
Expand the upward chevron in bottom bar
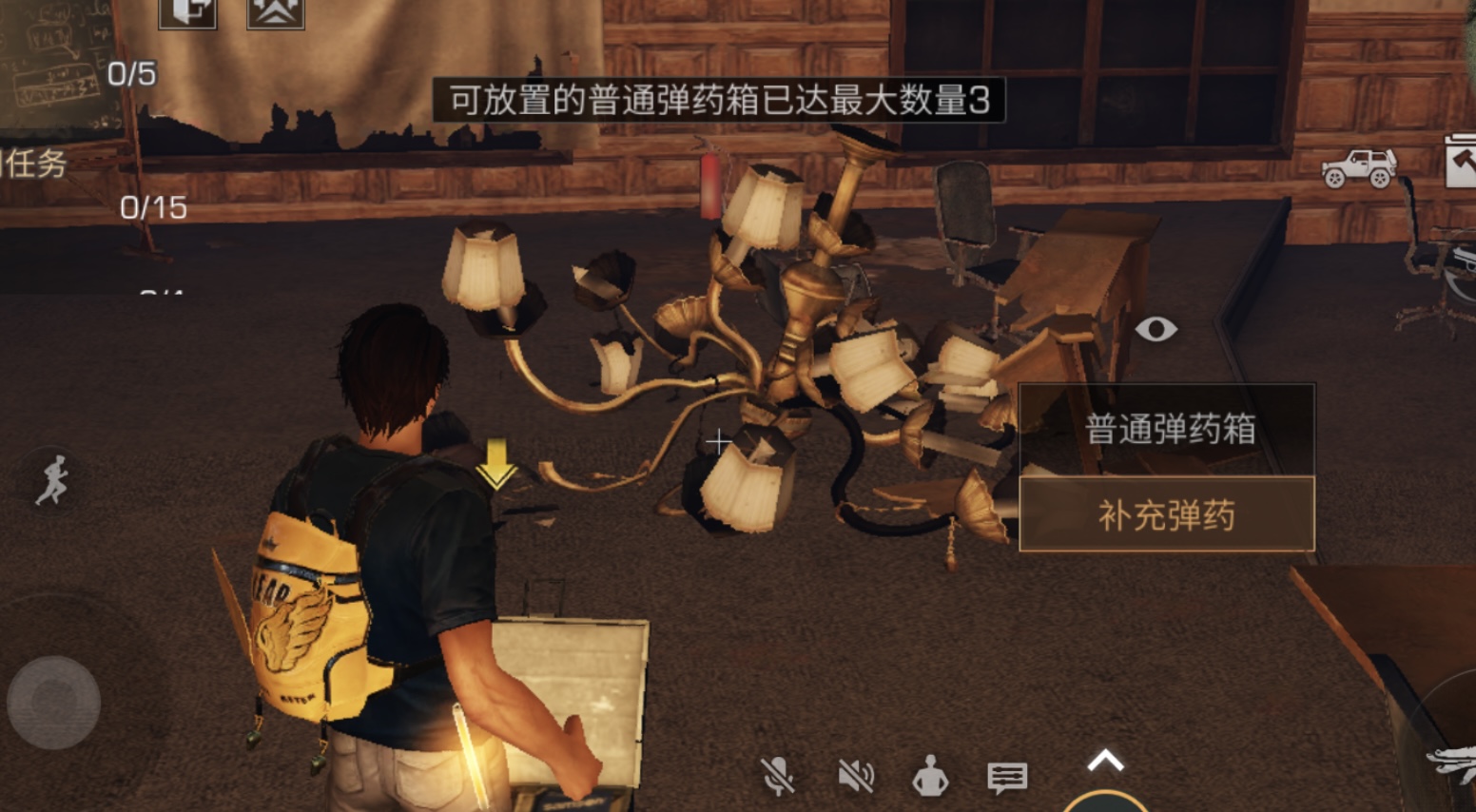coord(1103,760)
